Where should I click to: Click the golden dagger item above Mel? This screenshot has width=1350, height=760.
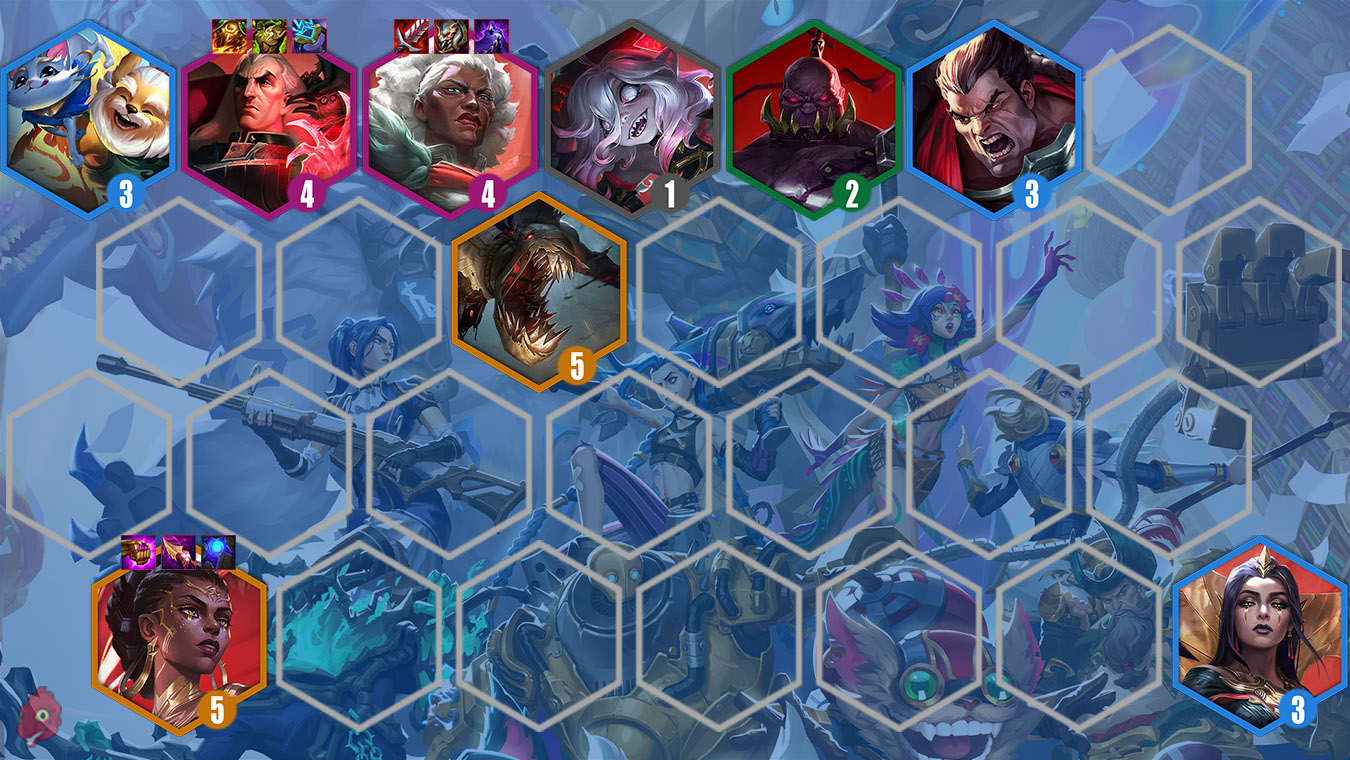[178, 552]
